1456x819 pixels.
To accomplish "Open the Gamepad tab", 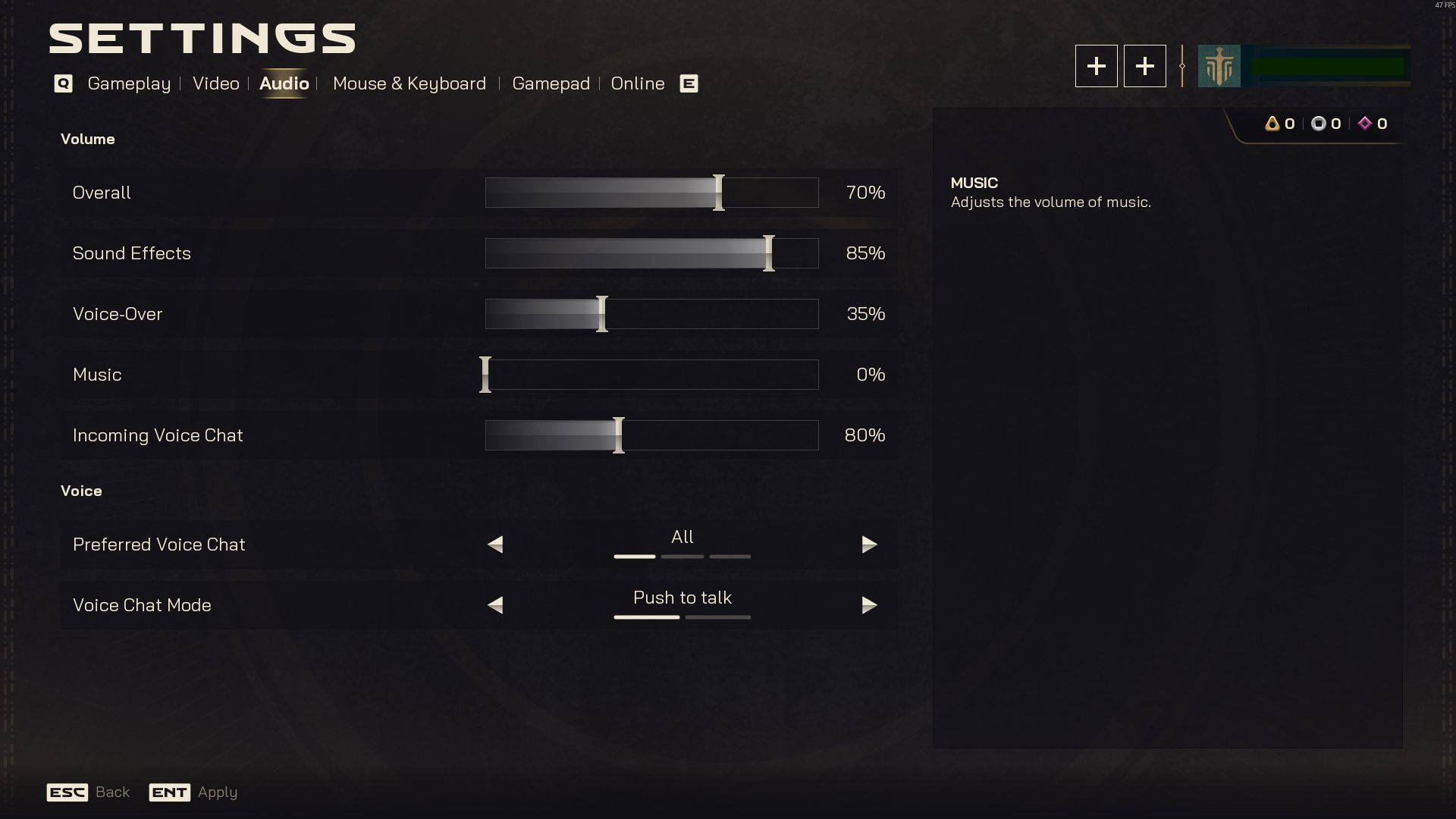I will tap(551, 83).
